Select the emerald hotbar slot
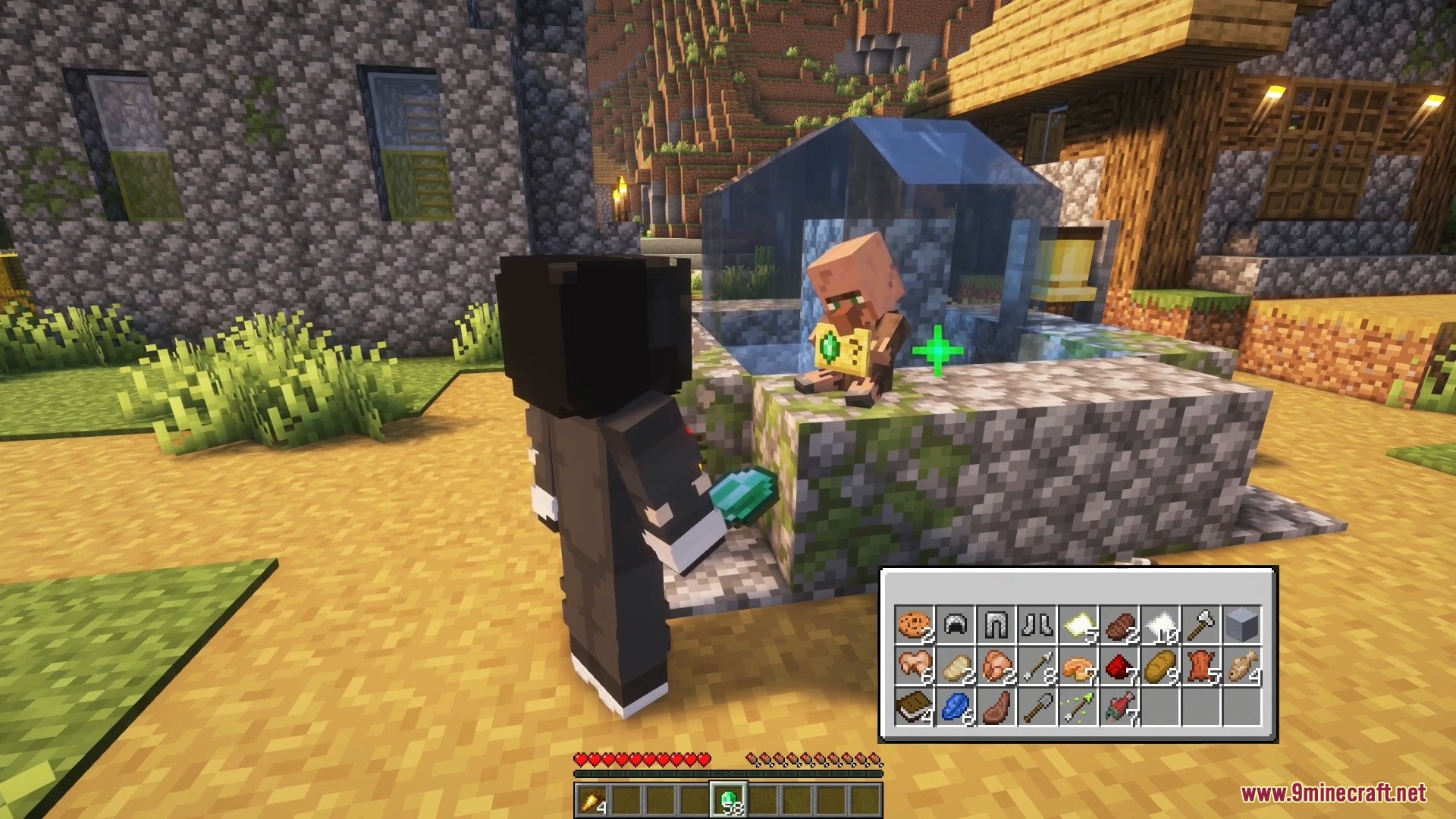 click(x=728, y=800)
